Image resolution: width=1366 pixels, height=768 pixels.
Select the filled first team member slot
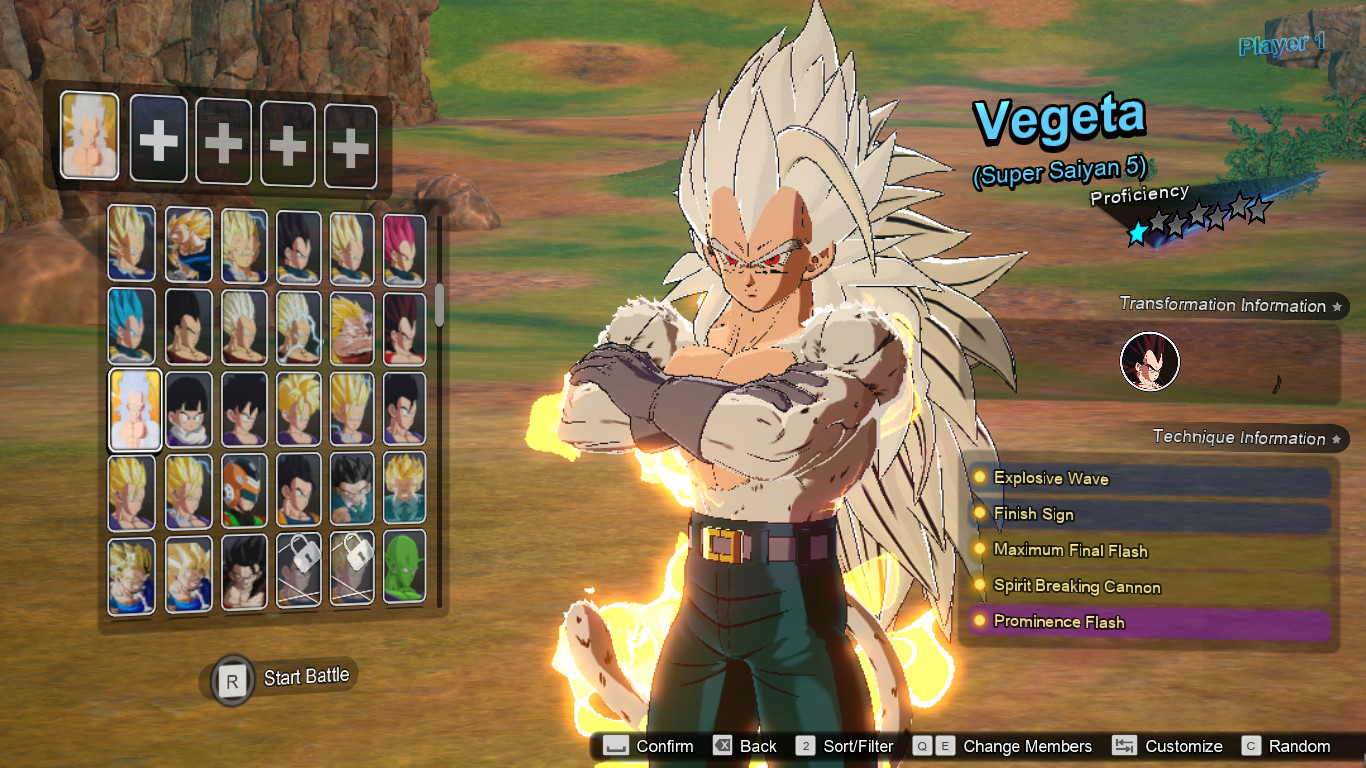89,136
